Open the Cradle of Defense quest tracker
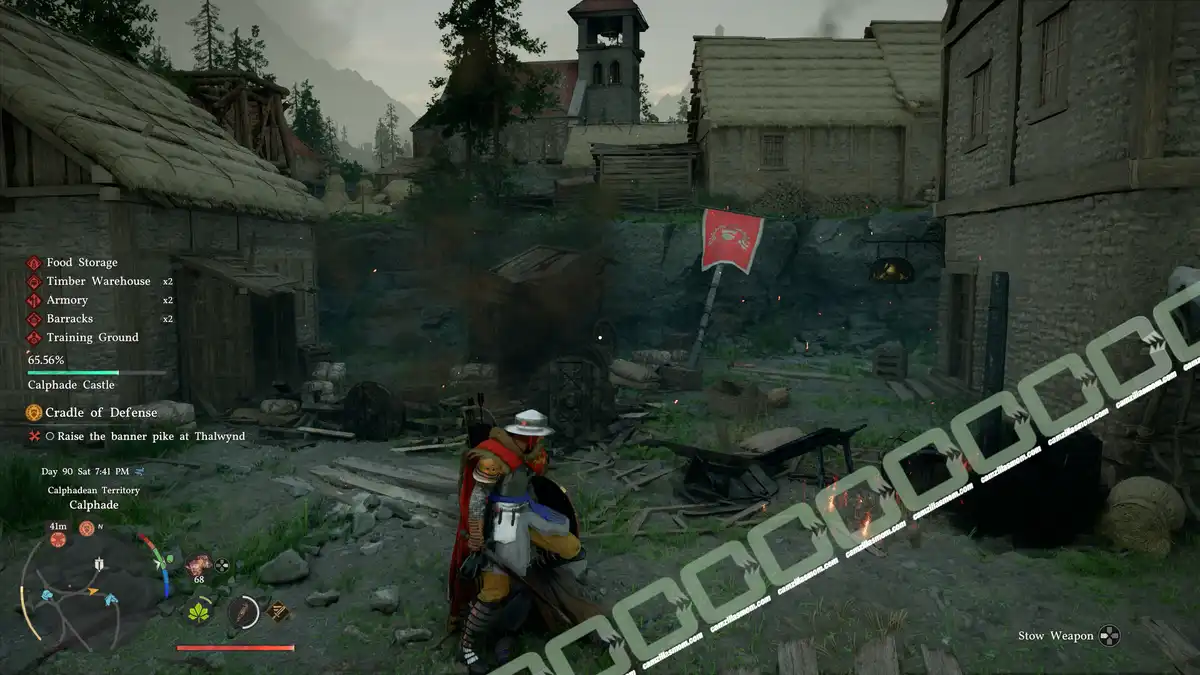1200x675 pixels. (x=100, y=412)
